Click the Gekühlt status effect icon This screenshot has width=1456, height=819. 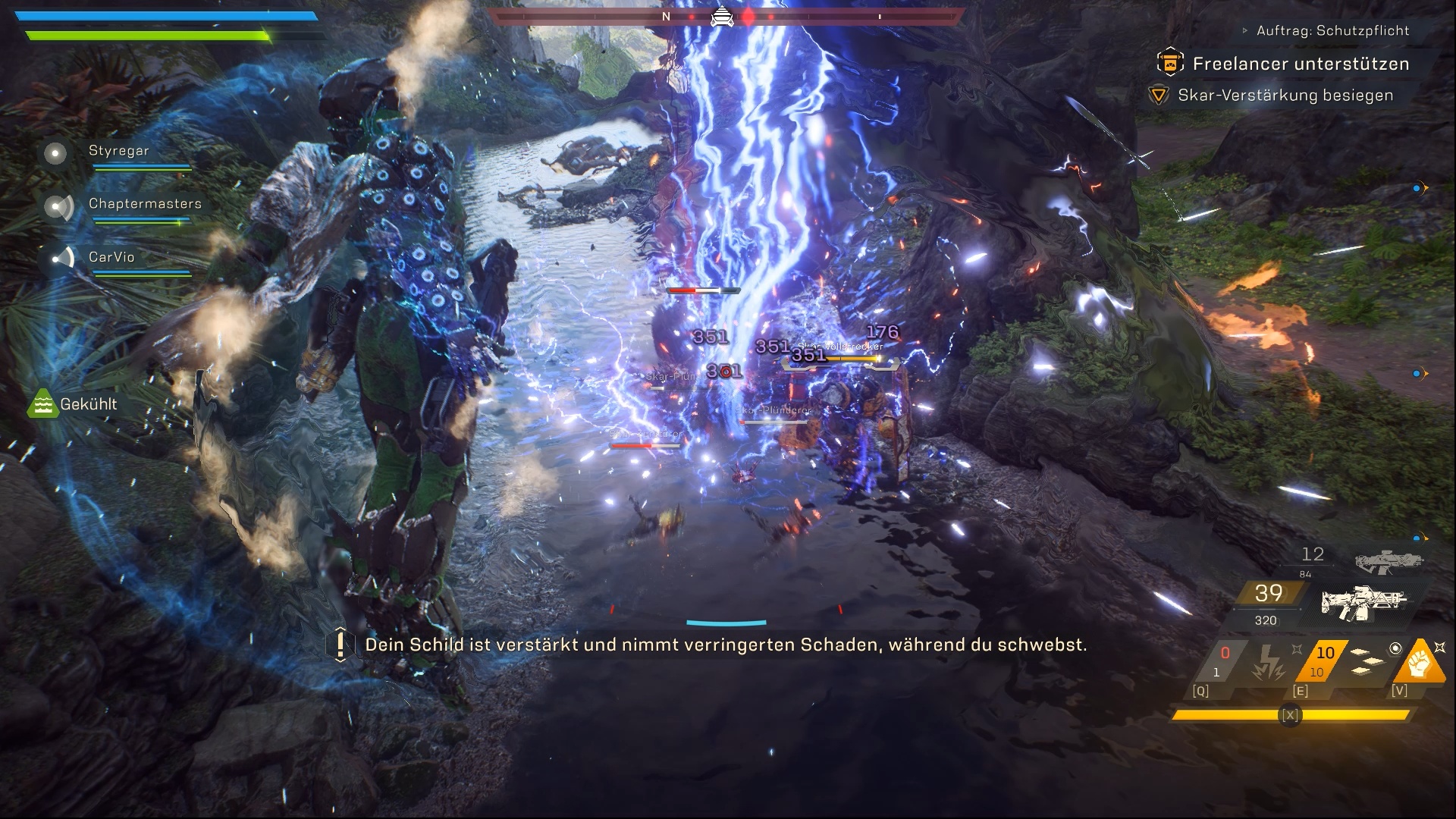pos(43,404)
